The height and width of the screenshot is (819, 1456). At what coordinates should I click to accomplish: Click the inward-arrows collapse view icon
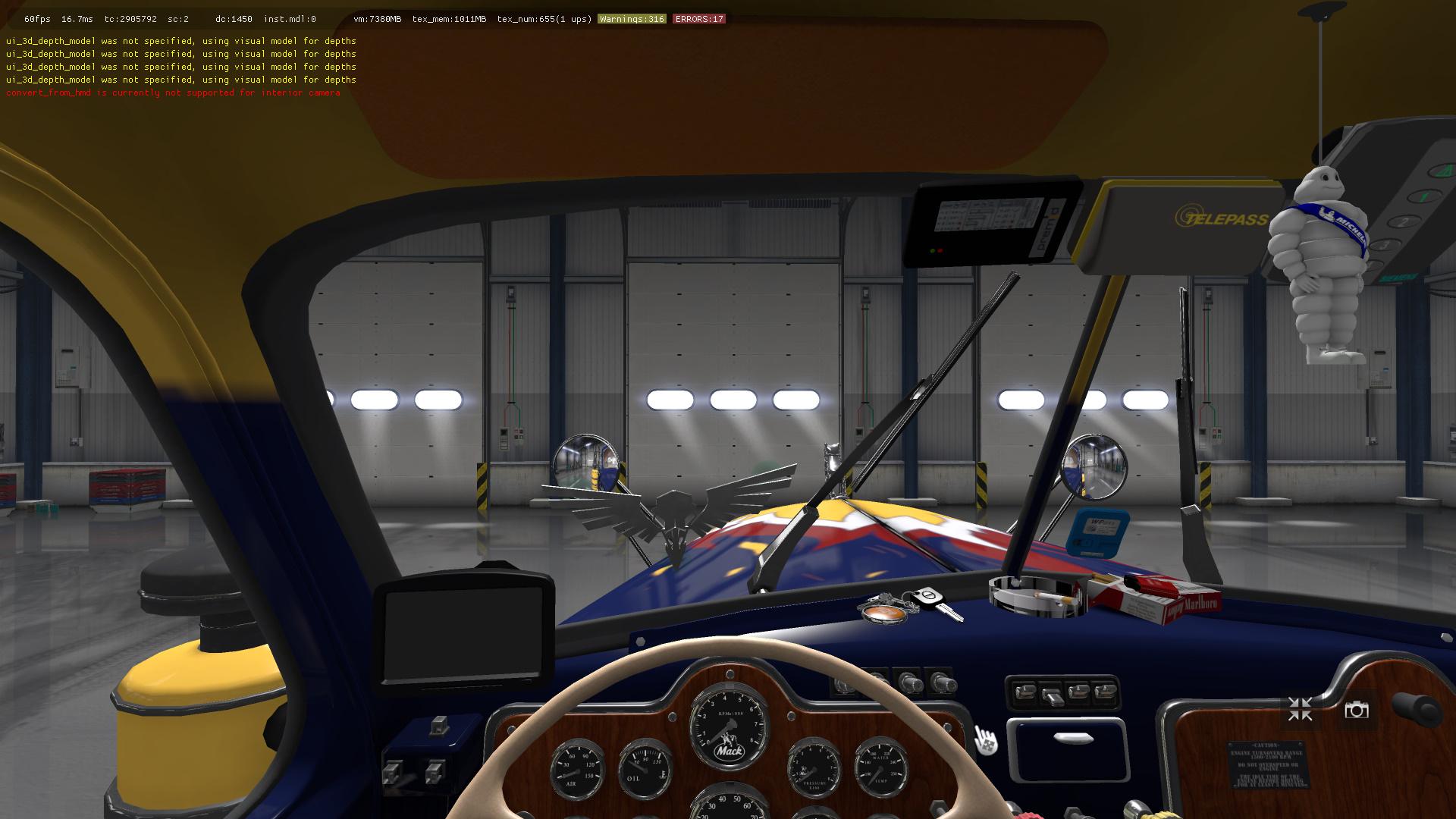(1301, 710)
